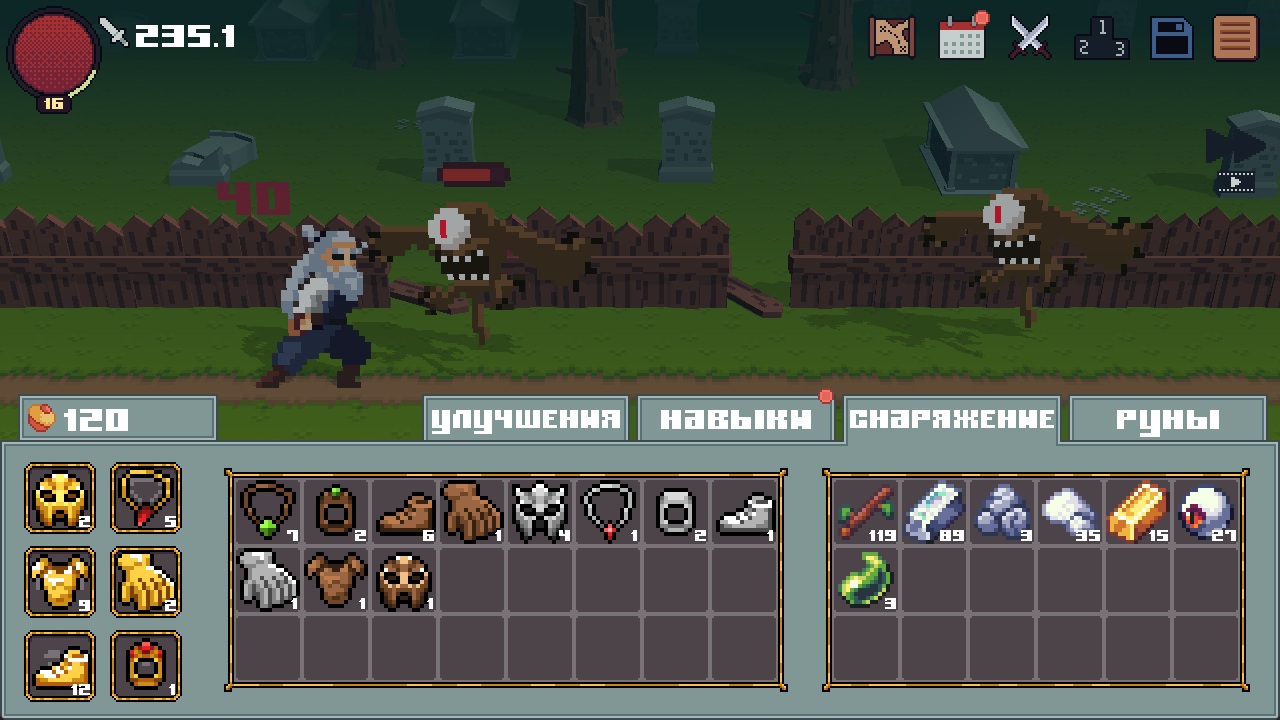Select the silver horned helmet item
Screen dimensions: 1280x720
540,511
